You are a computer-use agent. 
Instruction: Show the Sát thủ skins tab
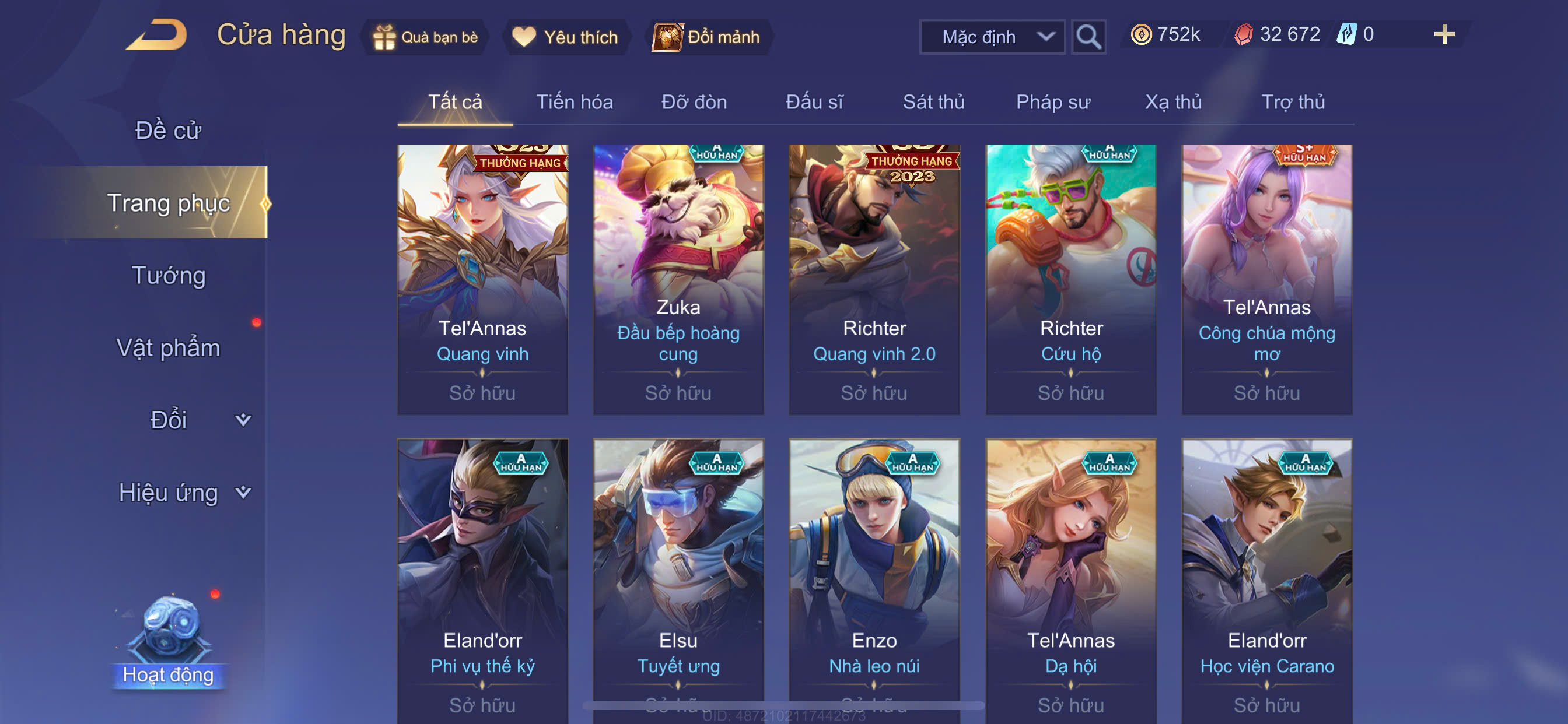click(933, 101)
